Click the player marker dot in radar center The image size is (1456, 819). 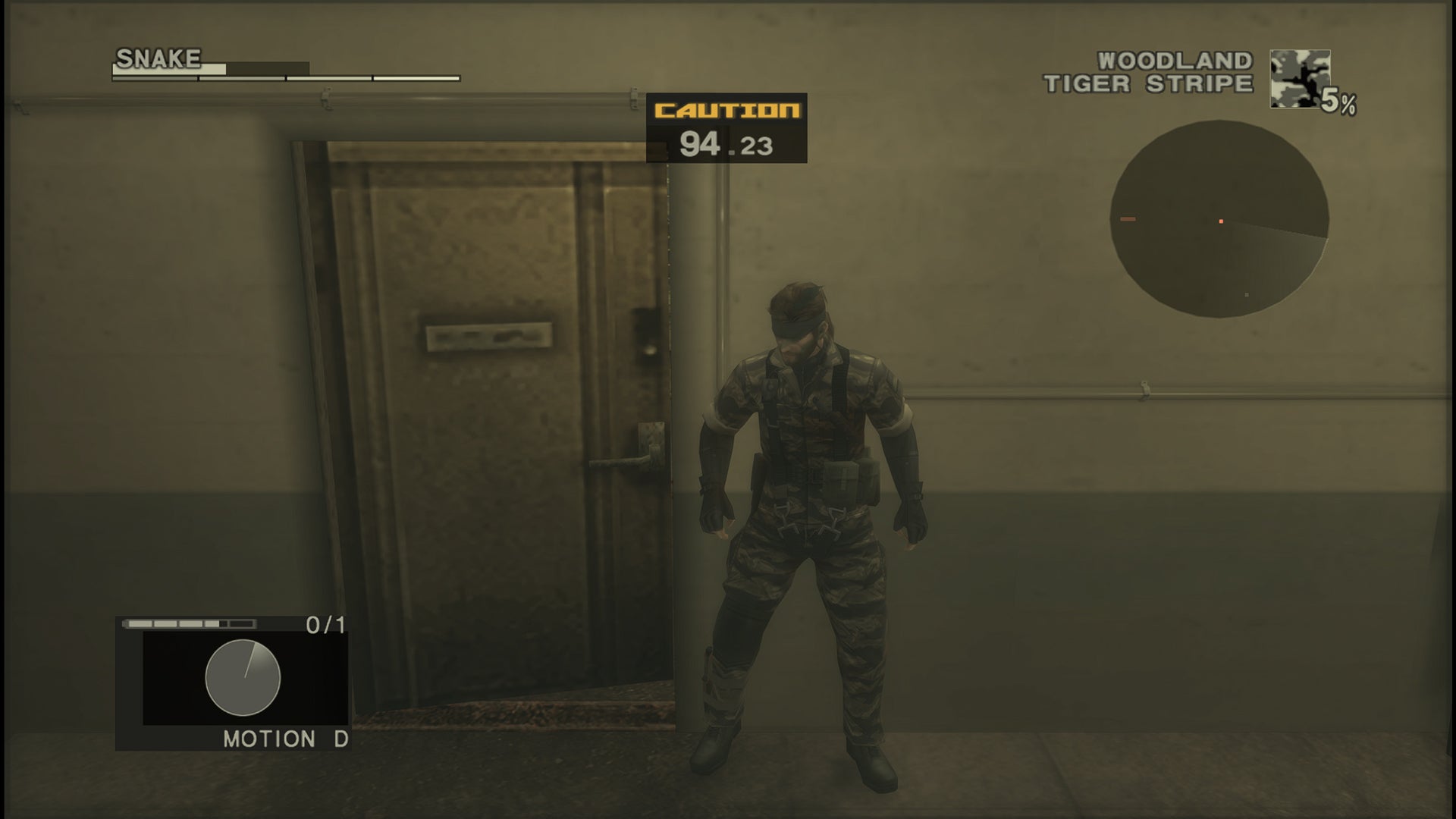pos(1221,220)
